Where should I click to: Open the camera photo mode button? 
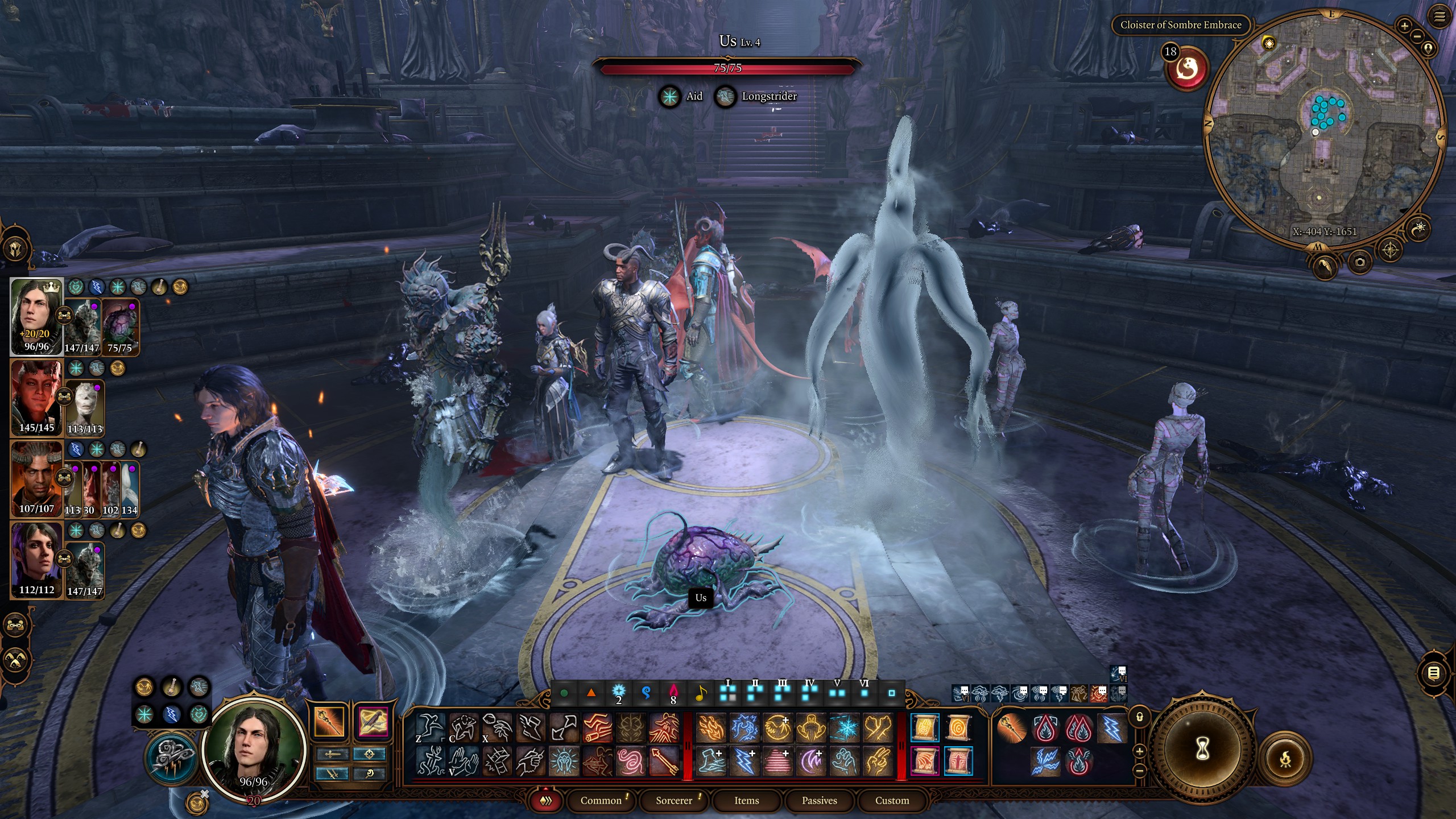pyautogui.click(x=1360, y=262)
